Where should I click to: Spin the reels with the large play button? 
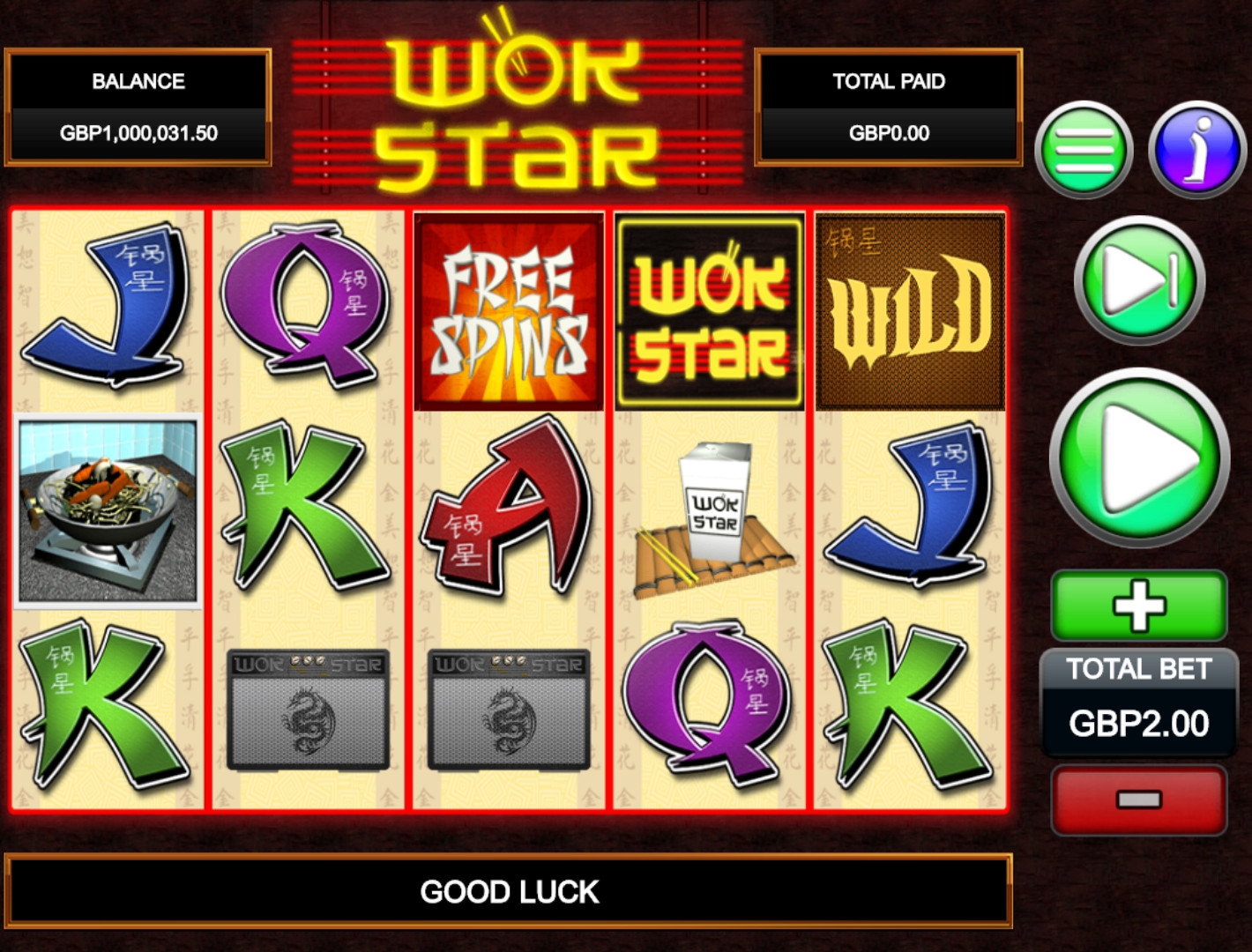1139,458
